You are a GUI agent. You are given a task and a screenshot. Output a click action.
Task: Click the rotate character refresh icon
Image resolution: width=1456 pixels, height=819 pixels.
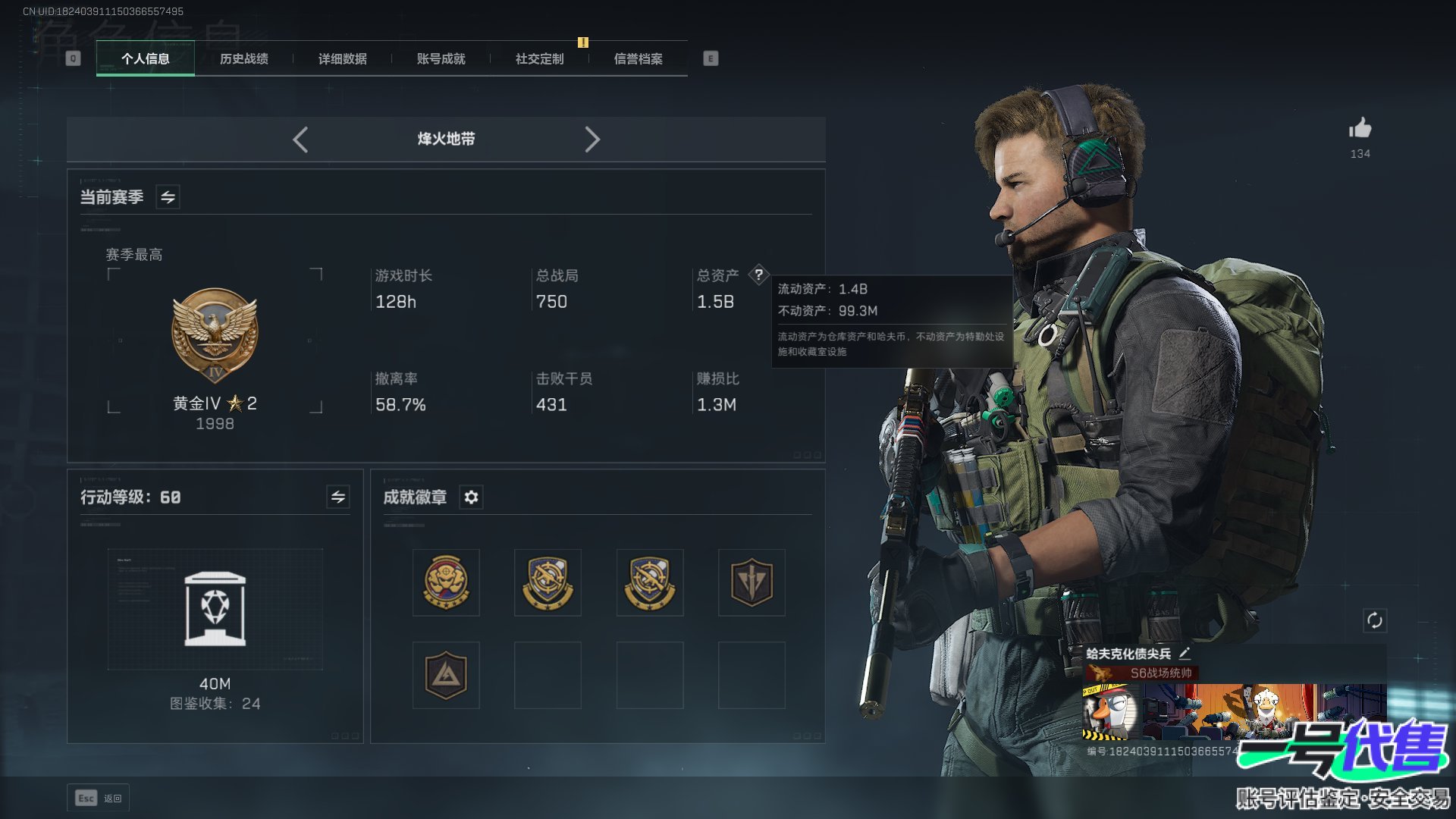[1374, 620]
